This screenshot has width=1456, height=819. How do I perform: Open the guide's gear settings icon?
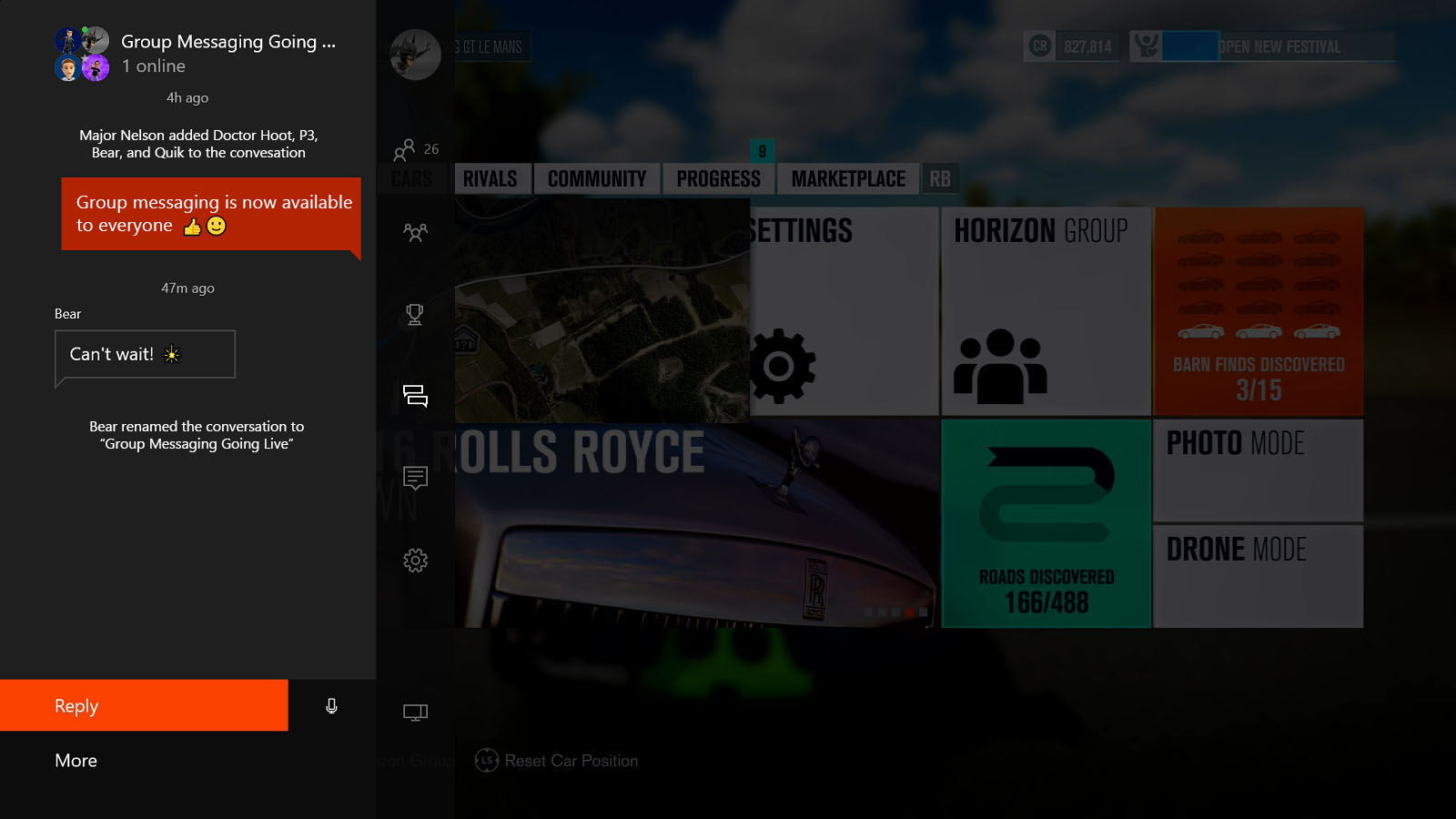(415, 561)
